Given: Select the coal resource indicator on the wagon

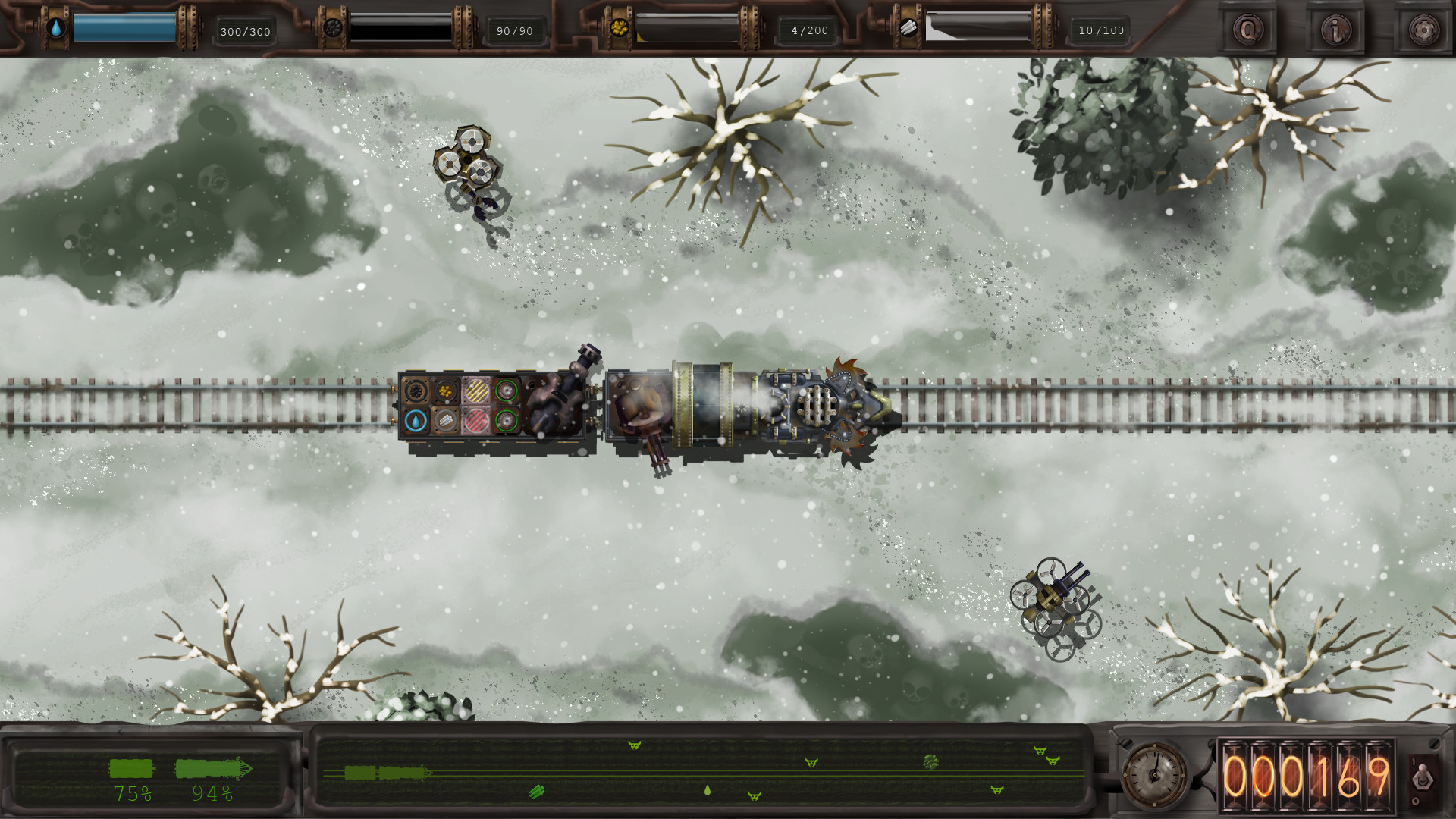Looking at the screenshot, I should tap(416, 391).
